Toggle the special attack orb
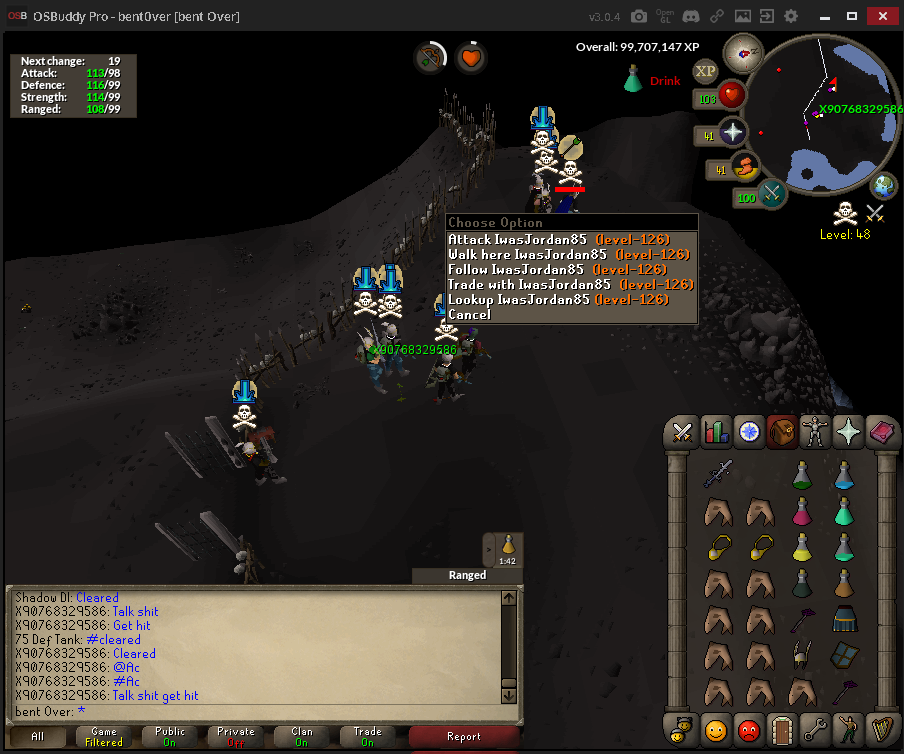Image resolution: width=904 pixels, height=754 pixels. point(773,193)
